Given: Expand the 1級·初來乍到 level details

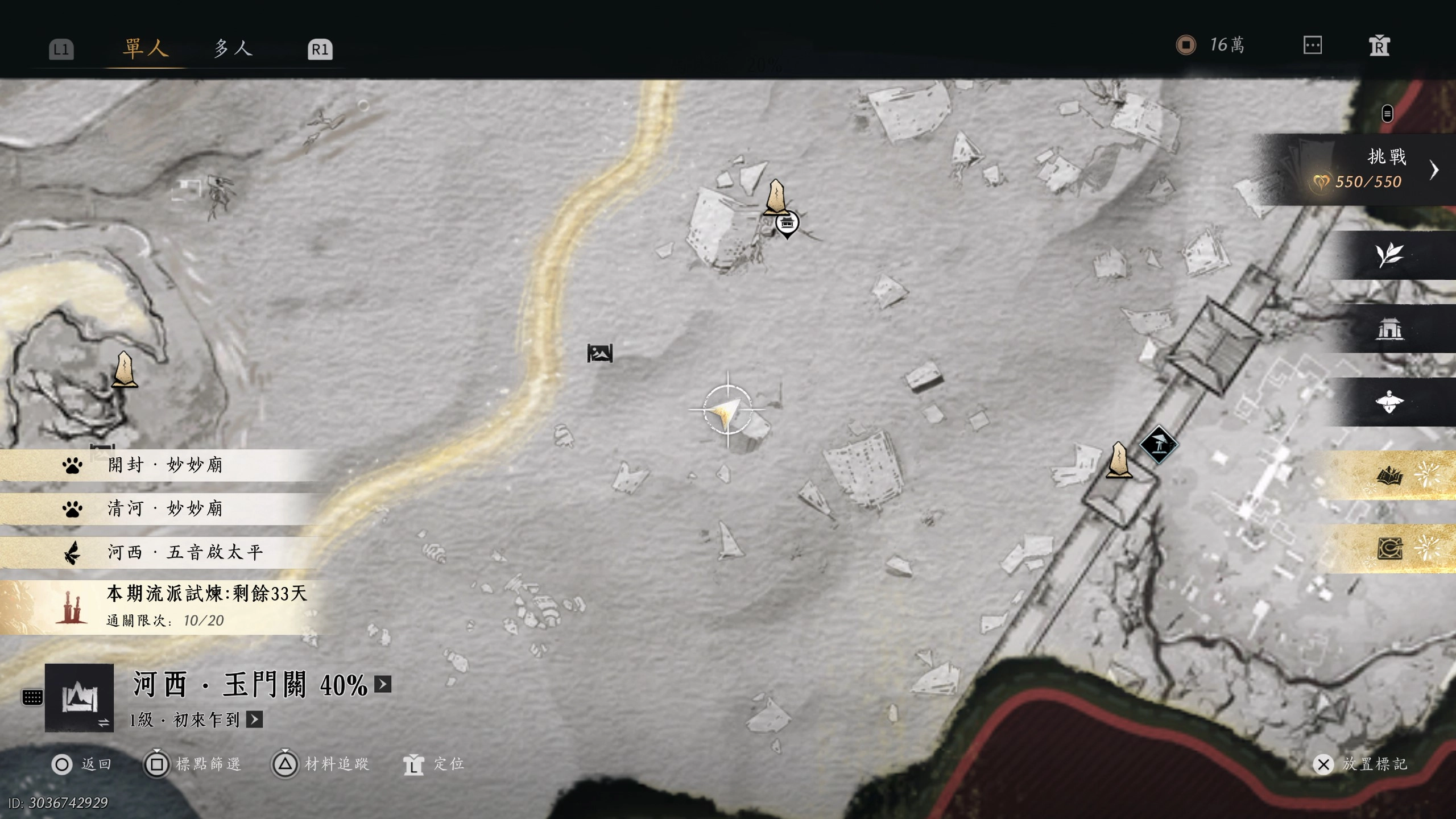Looking at the screenshot, I should (254, 719).
